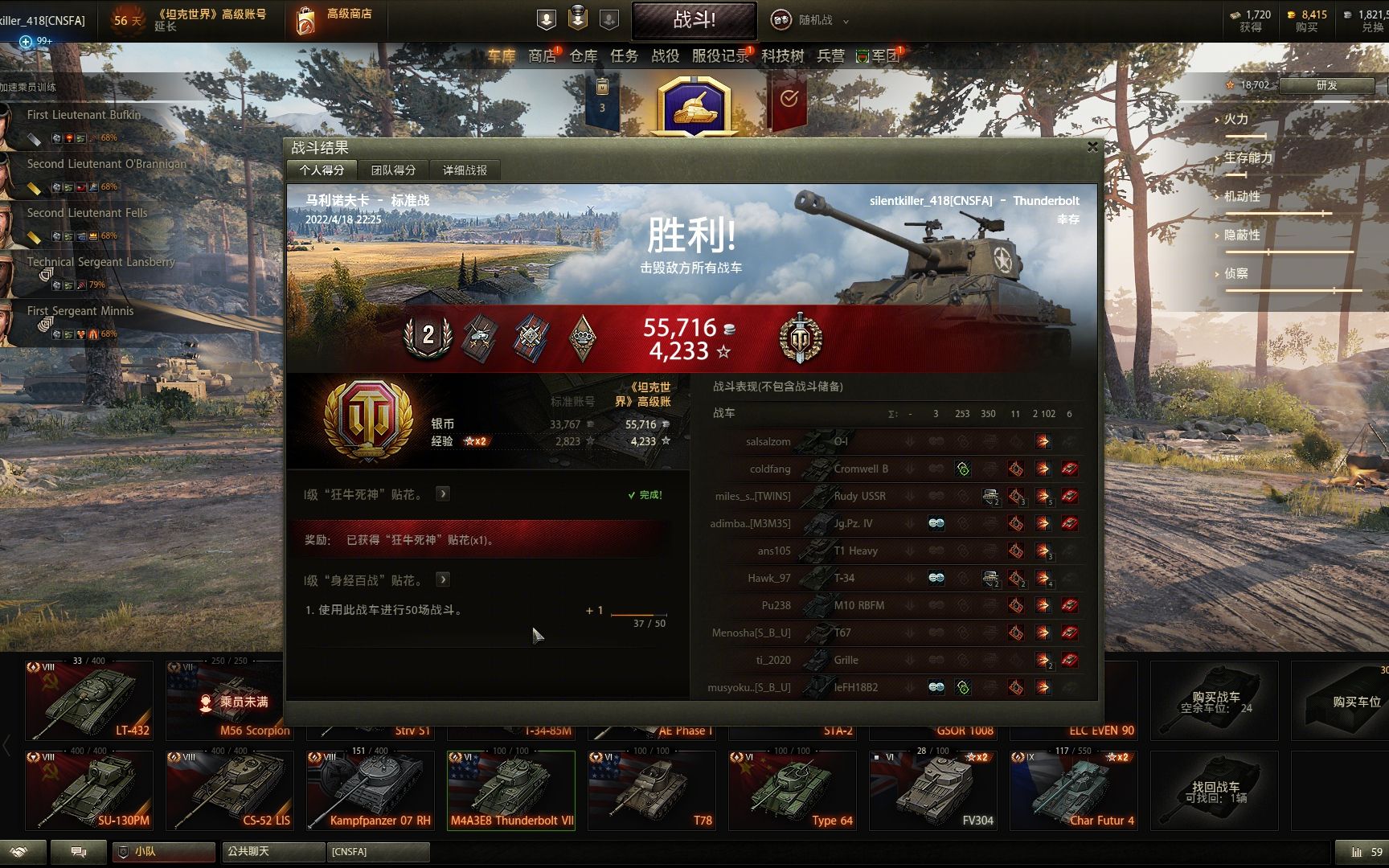
Task: Open the 商店 menu
Action: pos(542,55)
